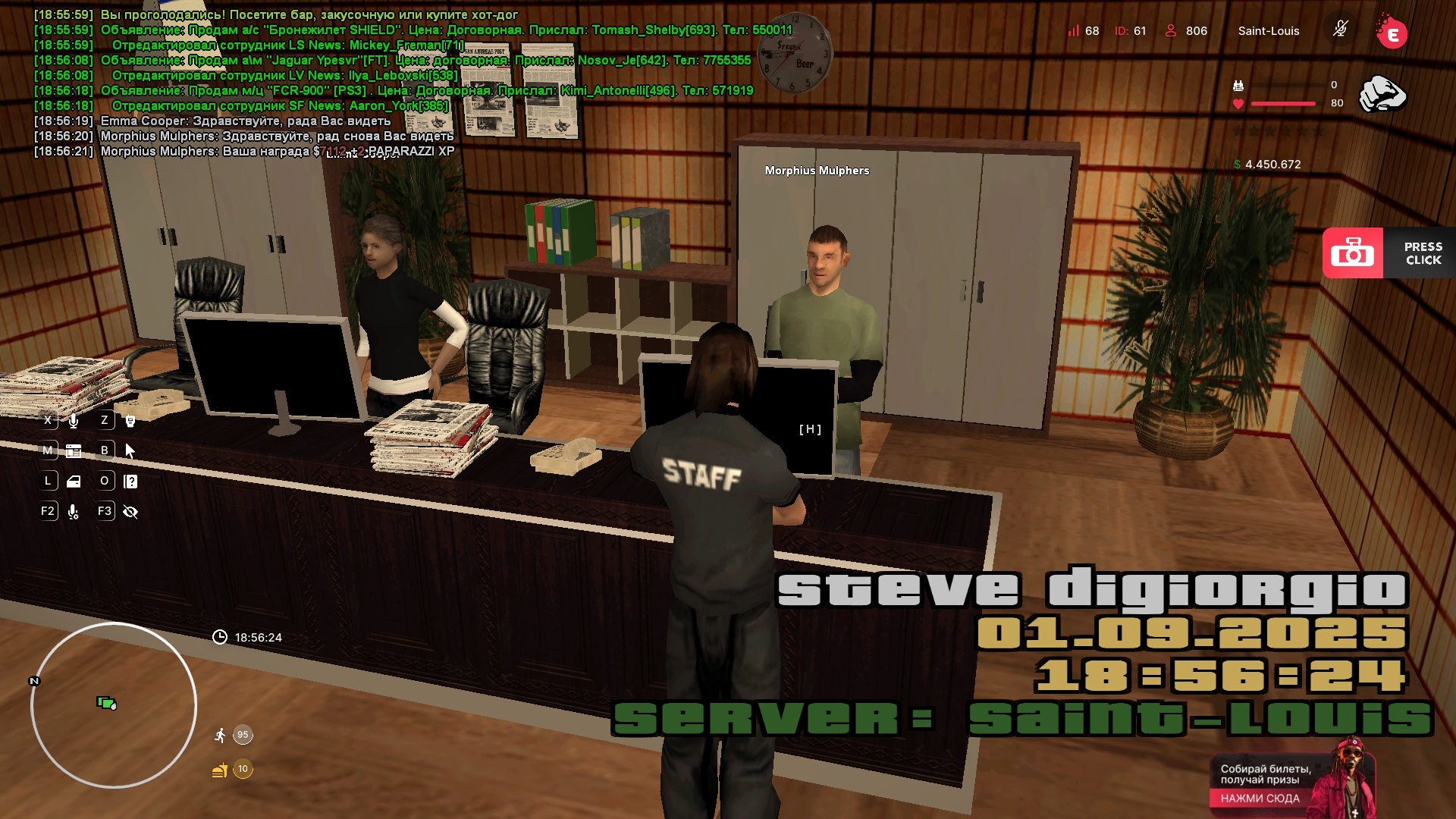Screen dimensions: 1456x819
Task: Open the question mark help book
Action: click(x=130, y=482)
